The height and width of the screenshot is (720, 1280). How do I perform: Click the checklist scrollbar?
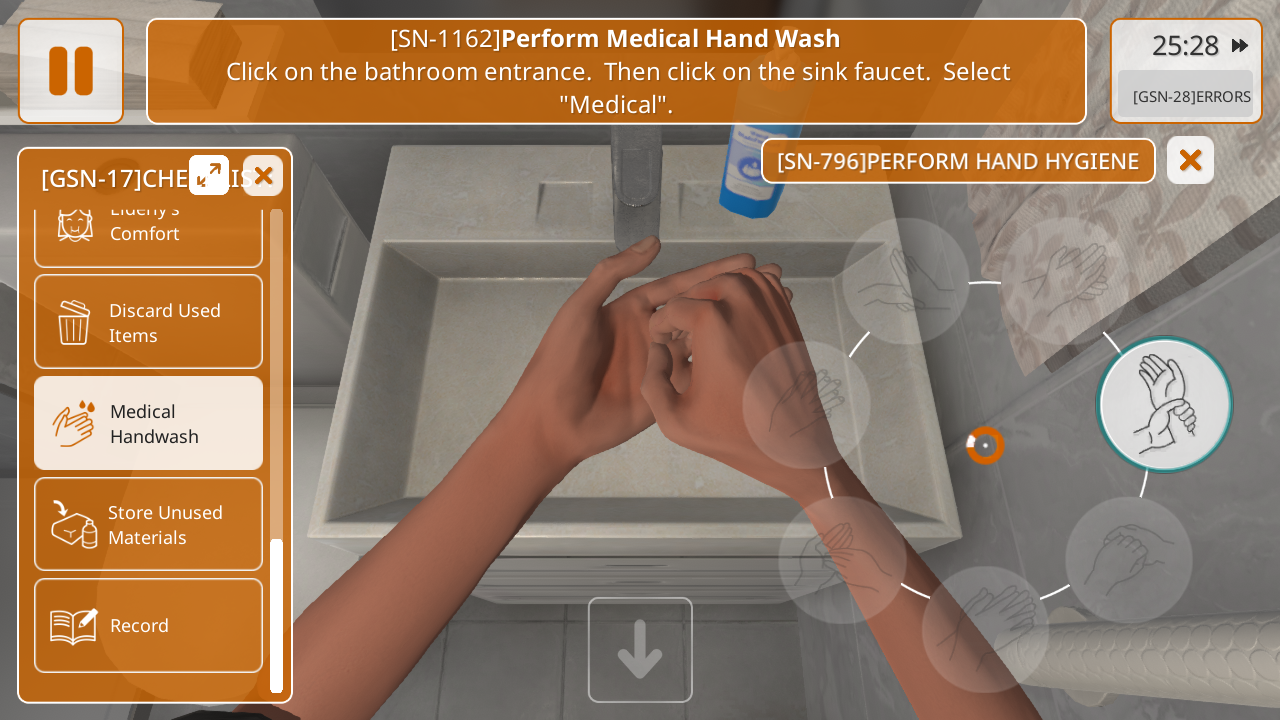pos(276,614)
